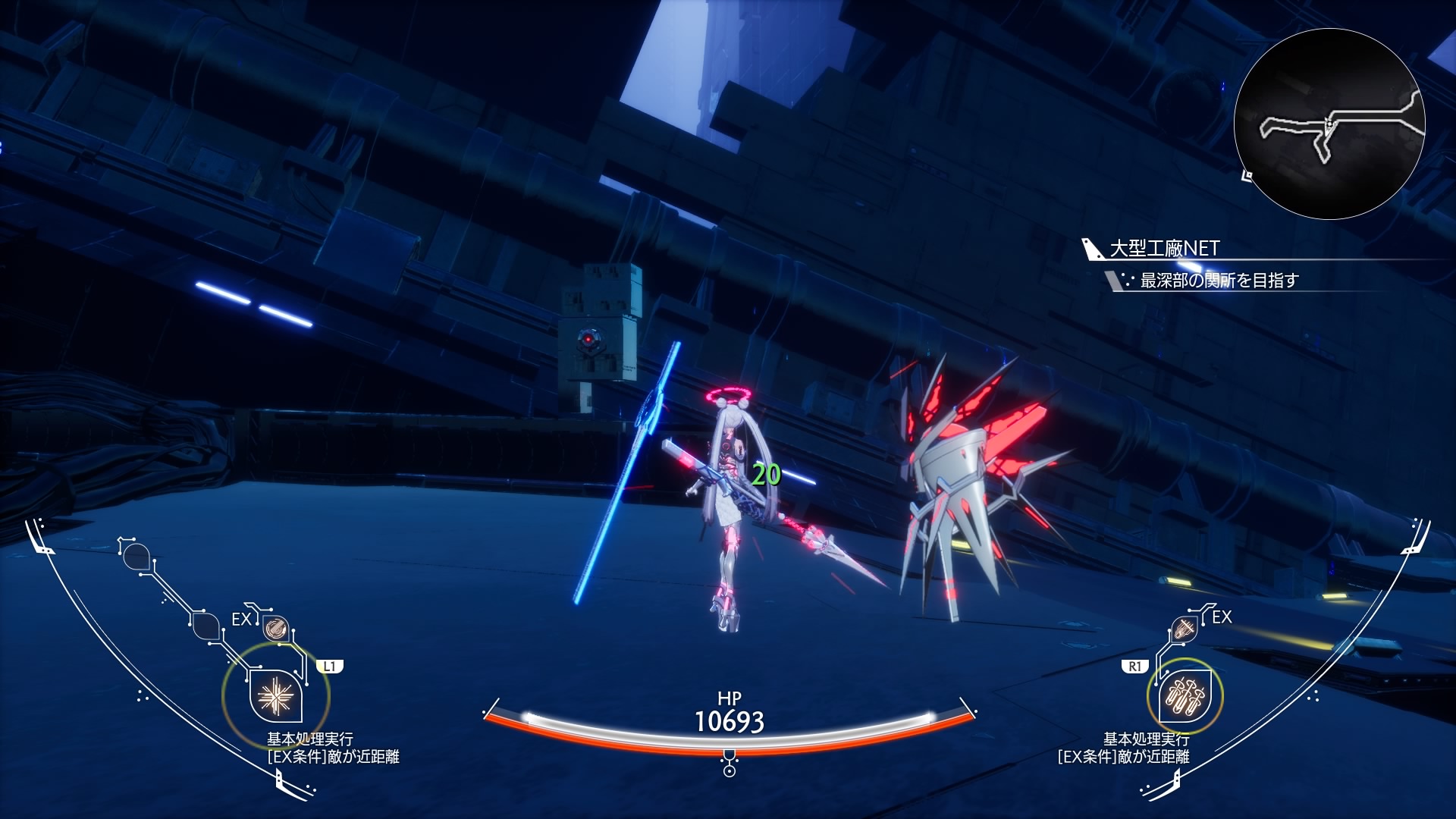Open the 大型工廠NET objective tracker
This screenshot has width=1456, height=819.
tap(1164, 249)
